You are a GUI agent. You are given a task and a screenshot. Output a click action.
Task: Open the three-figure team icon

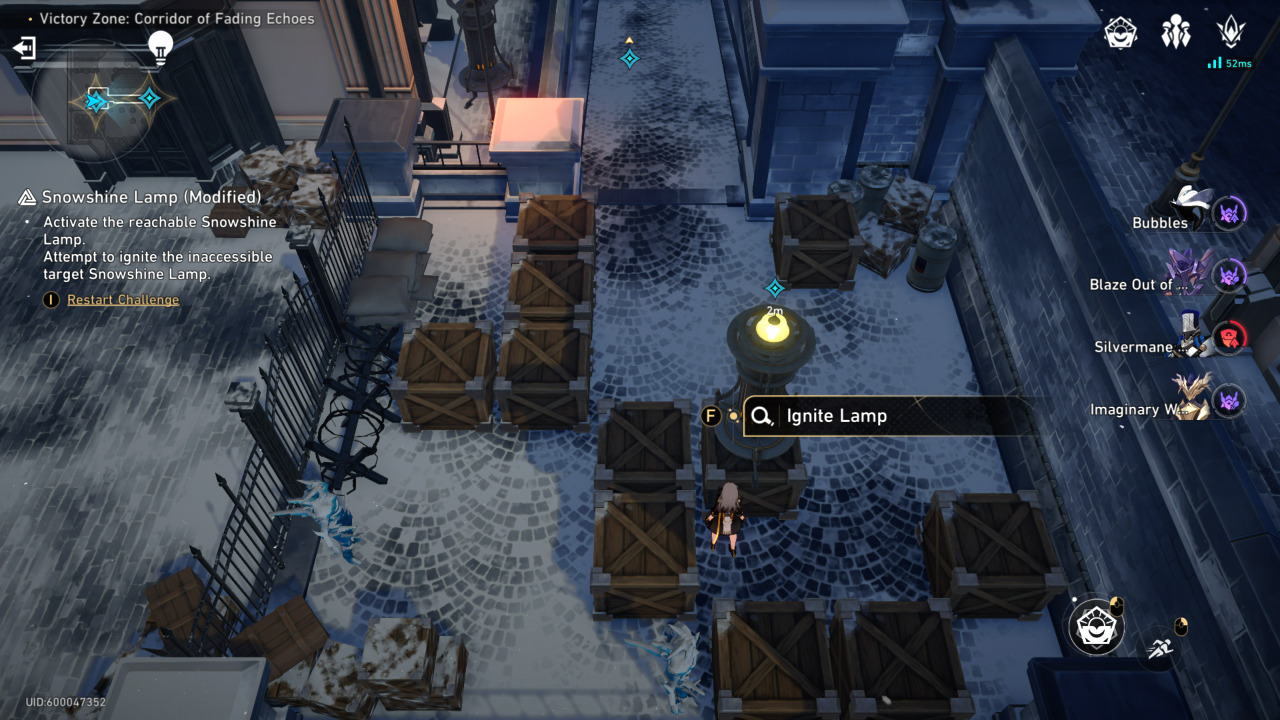click(1176, 33)
